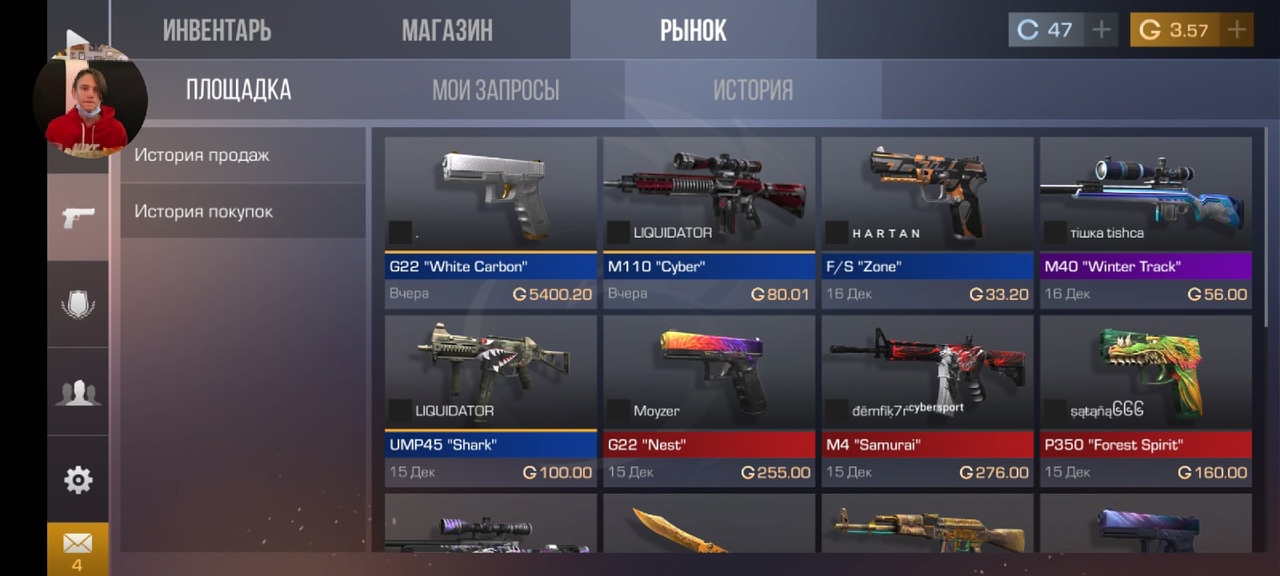Screen dimensions: 1280x576
Task: Open the P350 "Forest Spirit" card
Action: tap(1145, 400)
